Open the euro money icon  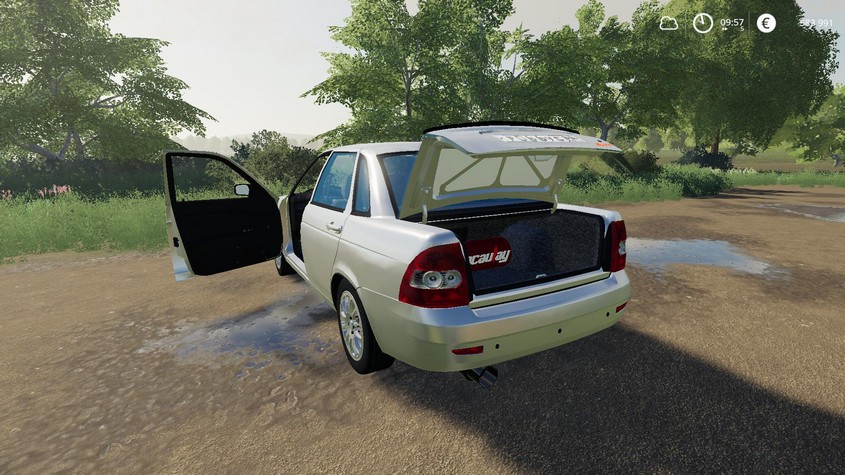point(766,23)
